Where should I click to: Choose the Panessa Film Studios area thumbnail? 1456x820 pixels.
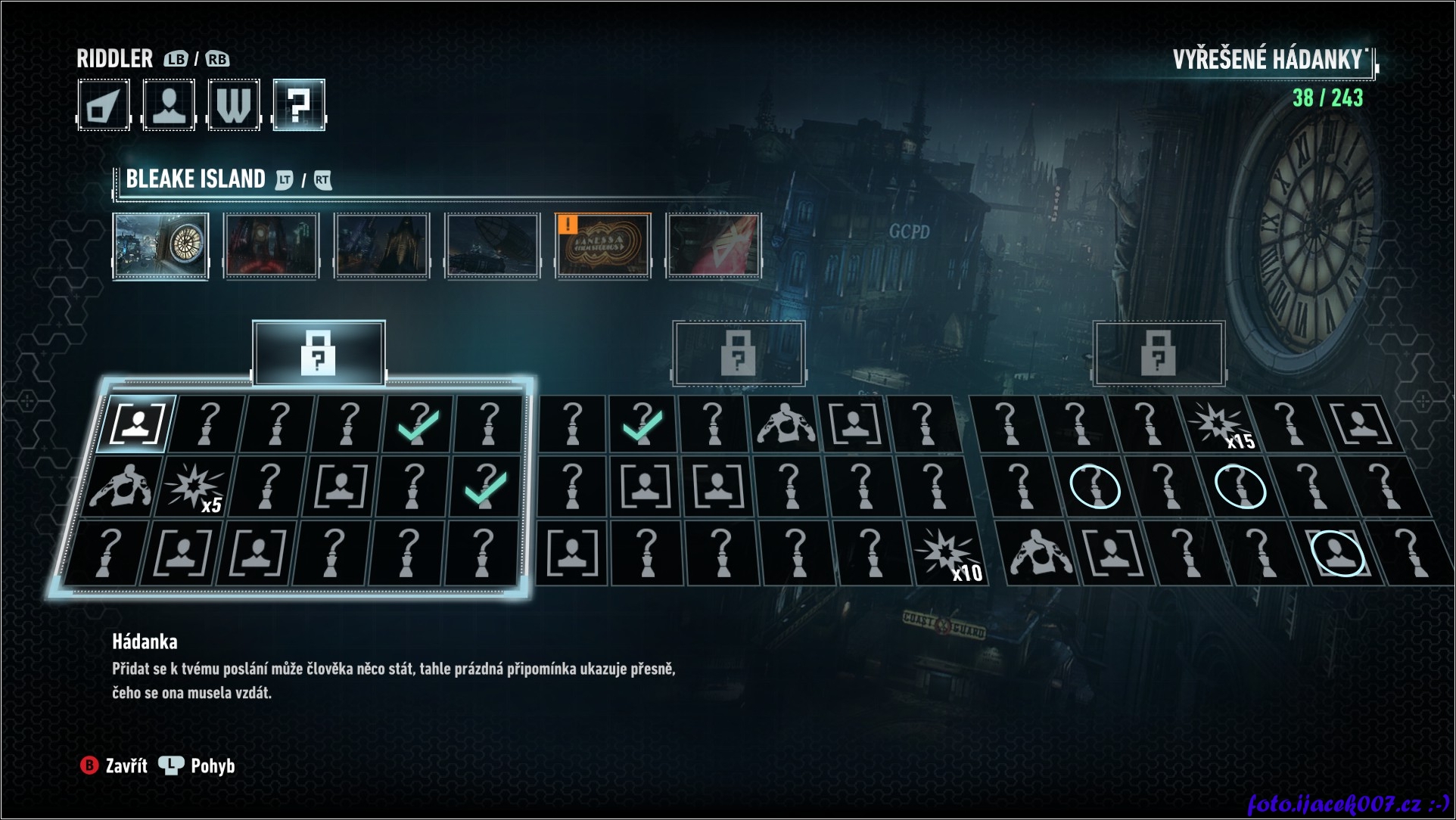click(603, 246)
